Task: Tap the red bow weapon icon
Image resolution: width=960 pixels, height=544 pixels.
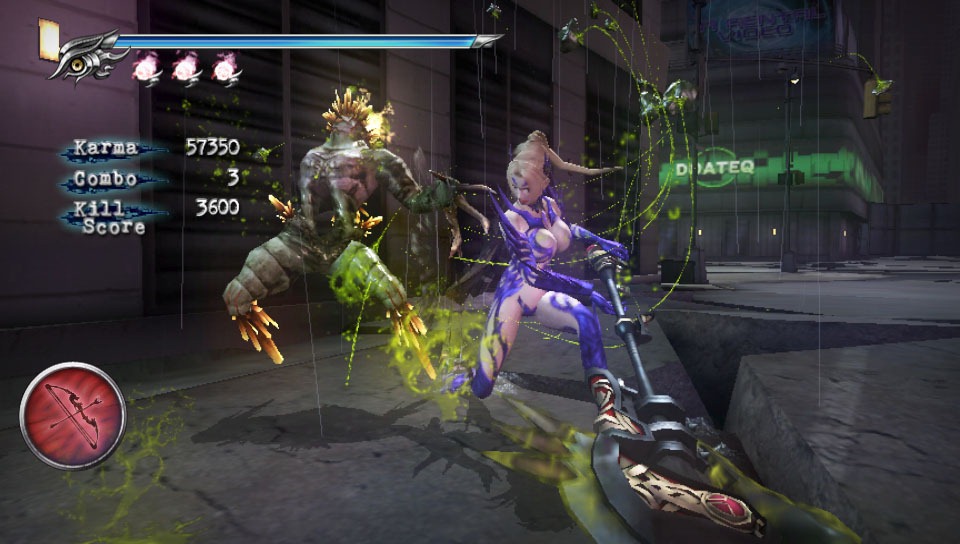Action: [x=72, y=415]
